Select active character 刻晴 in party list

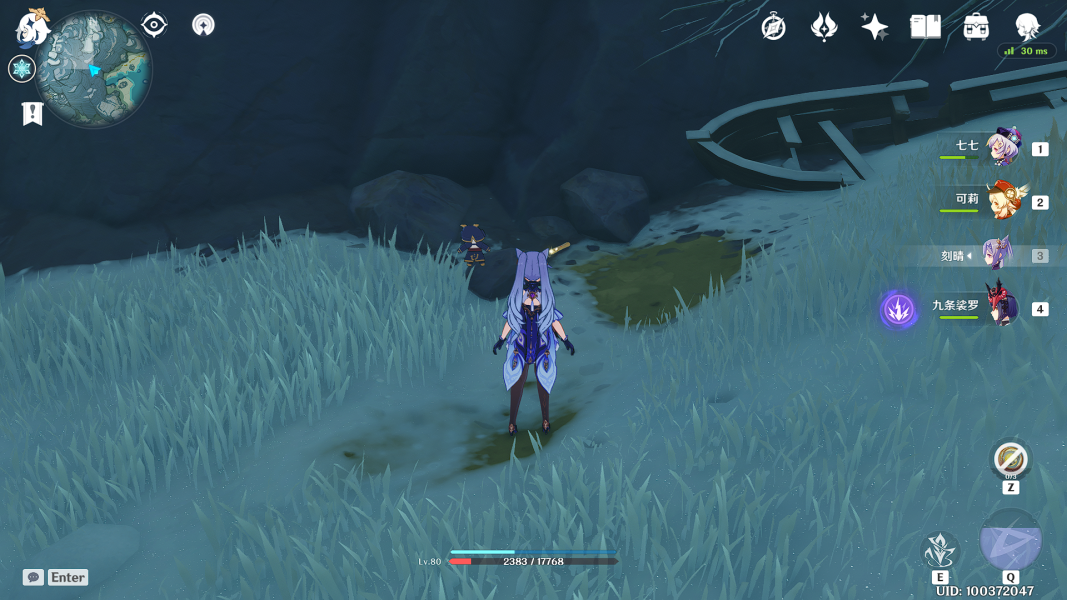[996, 255]
